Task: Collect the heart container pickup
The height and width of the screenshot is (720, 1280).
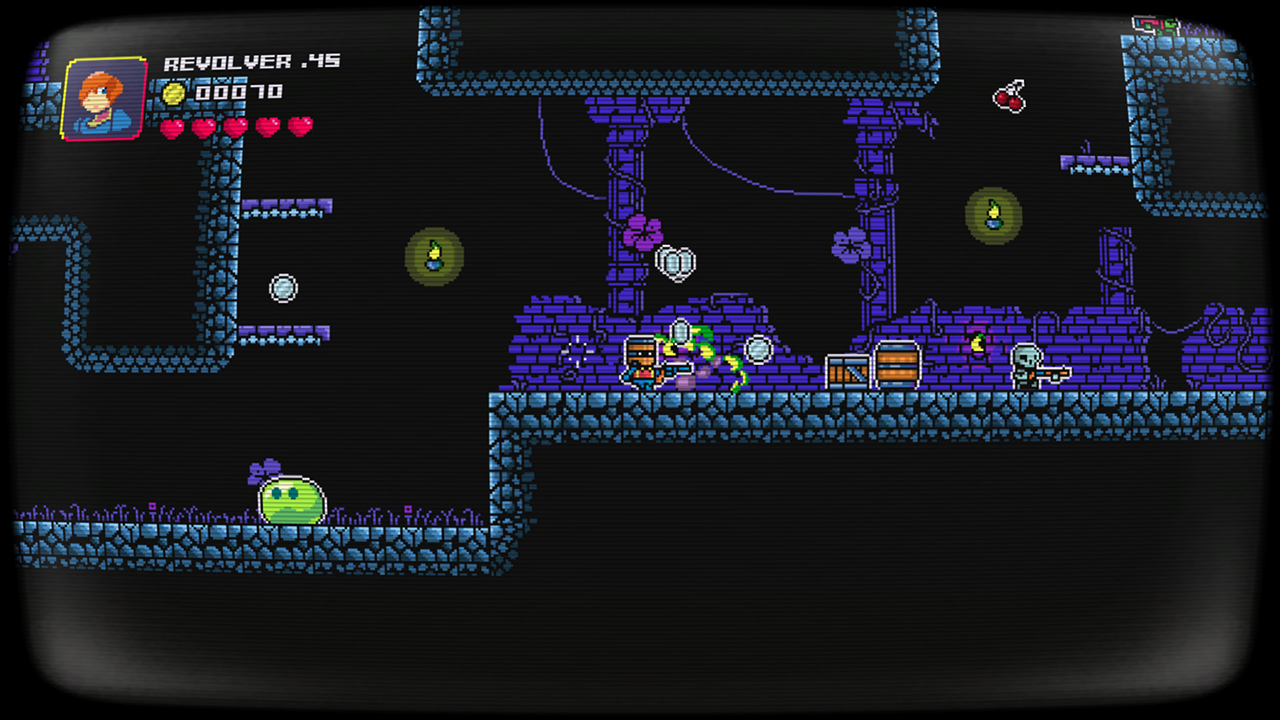Action: click(x=676, y=261)
